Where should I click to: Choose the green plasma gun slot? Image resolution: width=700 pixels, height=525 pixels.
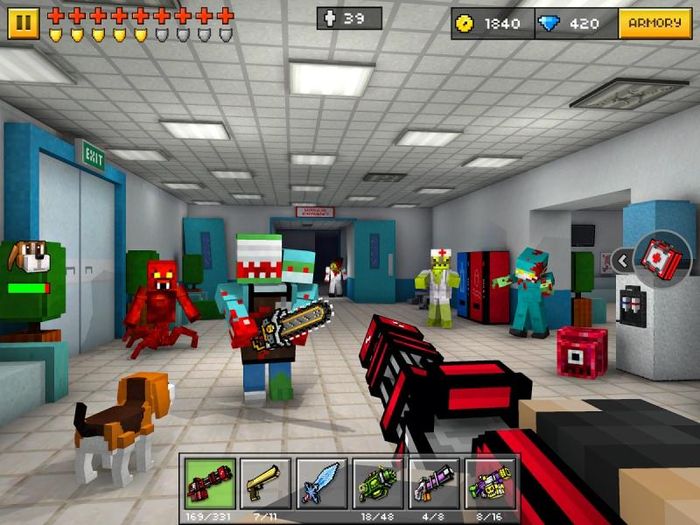click(x=379, y=485)
